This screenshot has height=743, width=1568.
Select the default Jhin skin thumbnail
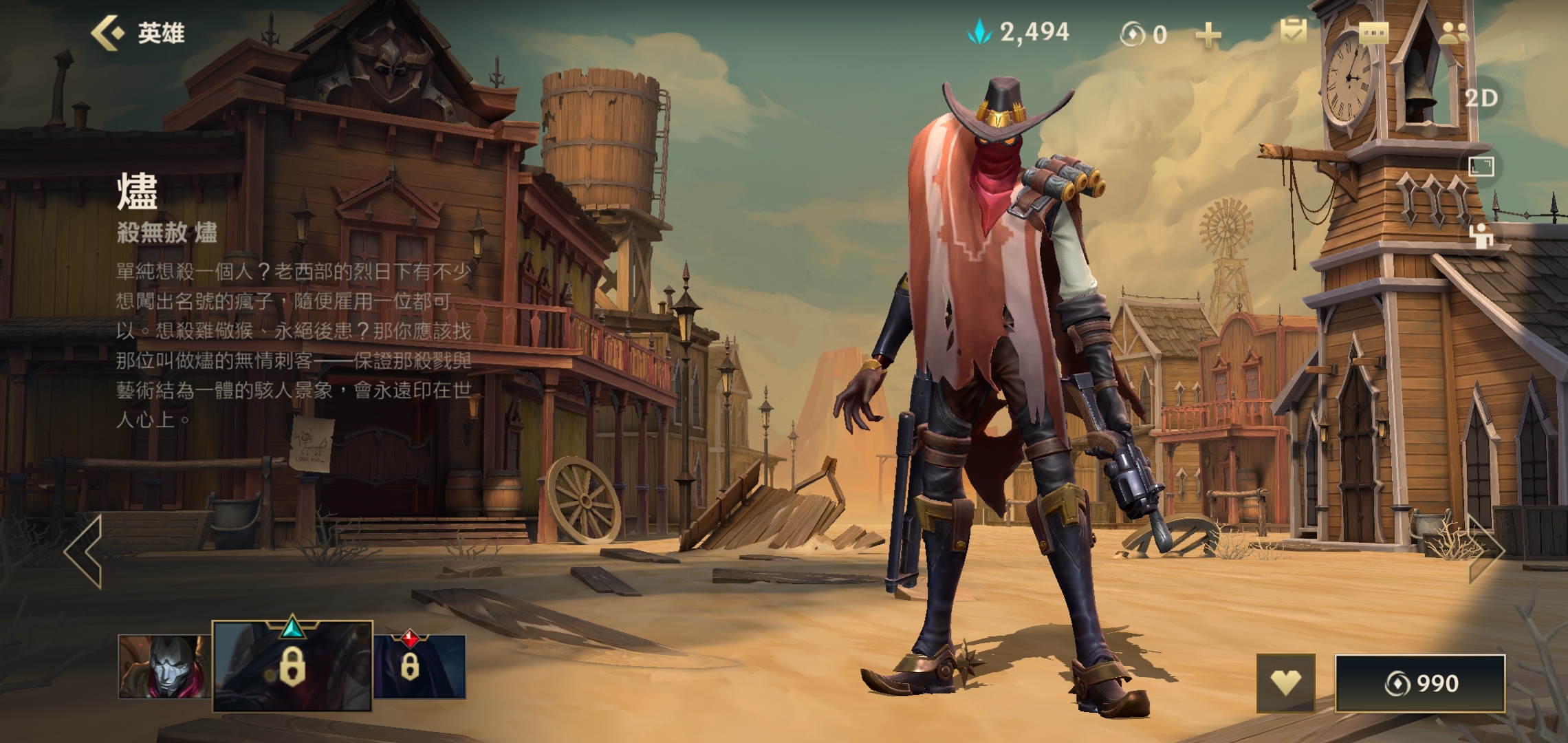164,666
